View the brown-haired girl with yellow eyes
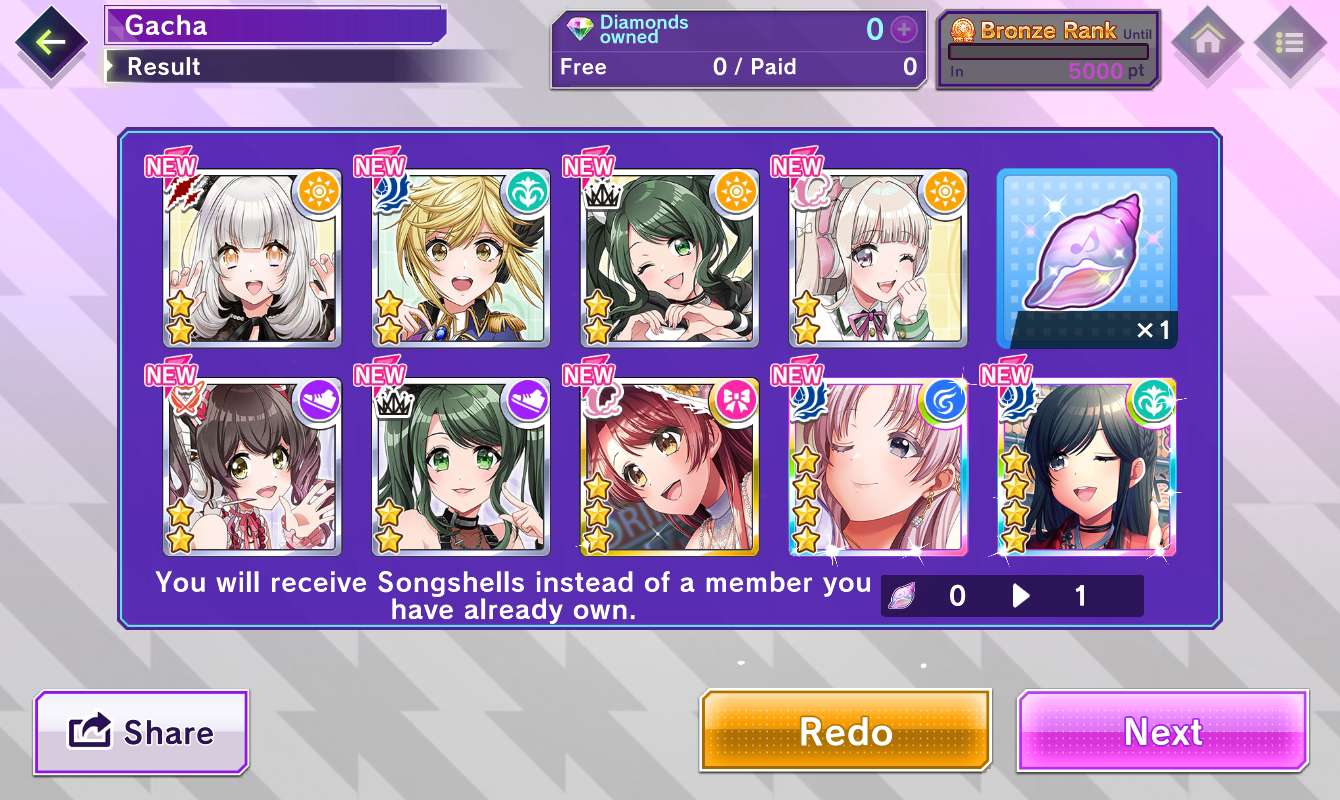Screen dimensions: 1340x800 252,467
